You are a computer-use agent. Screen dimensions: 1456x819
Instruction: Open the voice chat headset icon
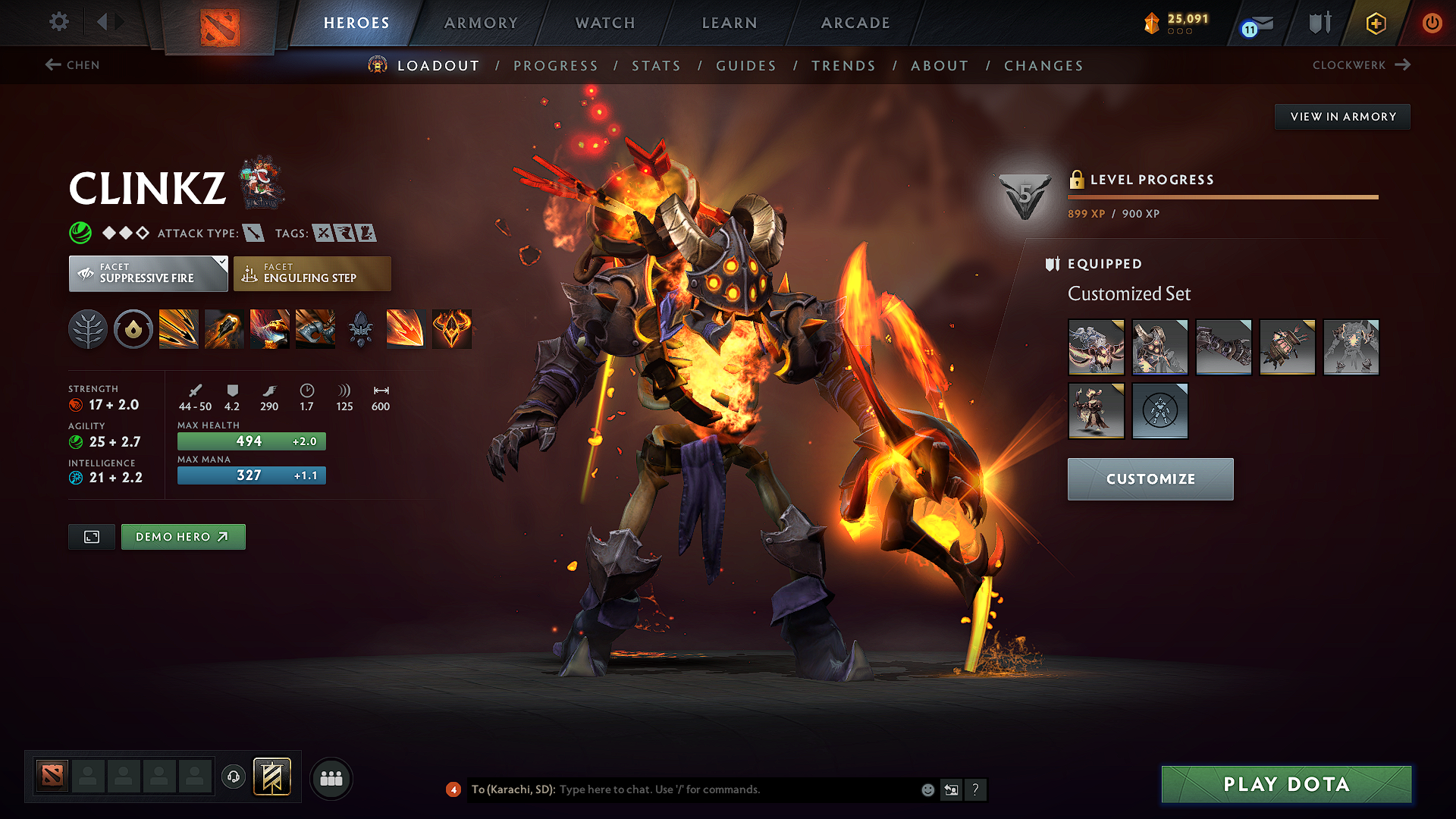point(233,777)
